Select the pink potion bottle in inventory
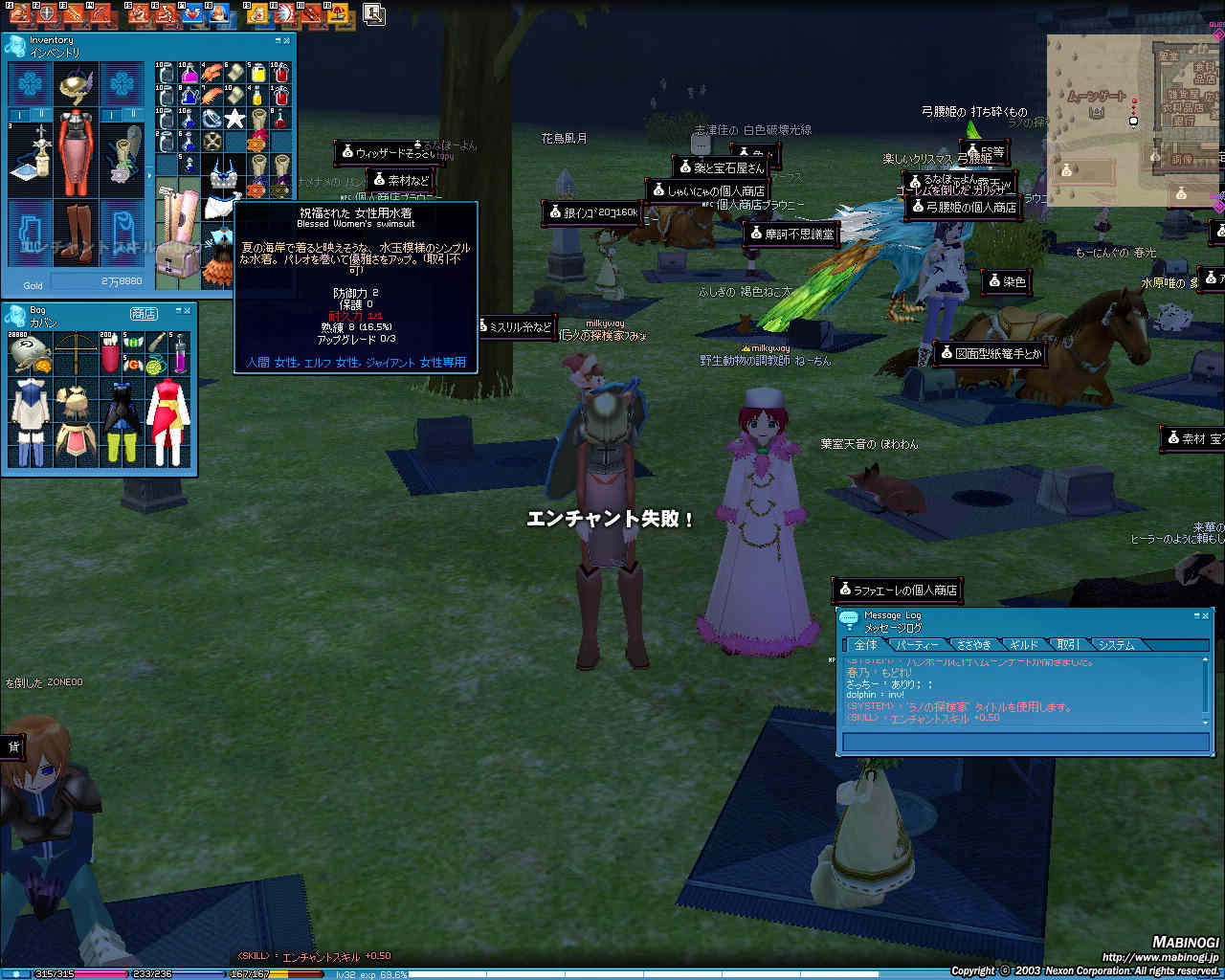Image resolution: width=1225 pixels, height=980 pixels. pyautogui.click(x=189, y=73)
